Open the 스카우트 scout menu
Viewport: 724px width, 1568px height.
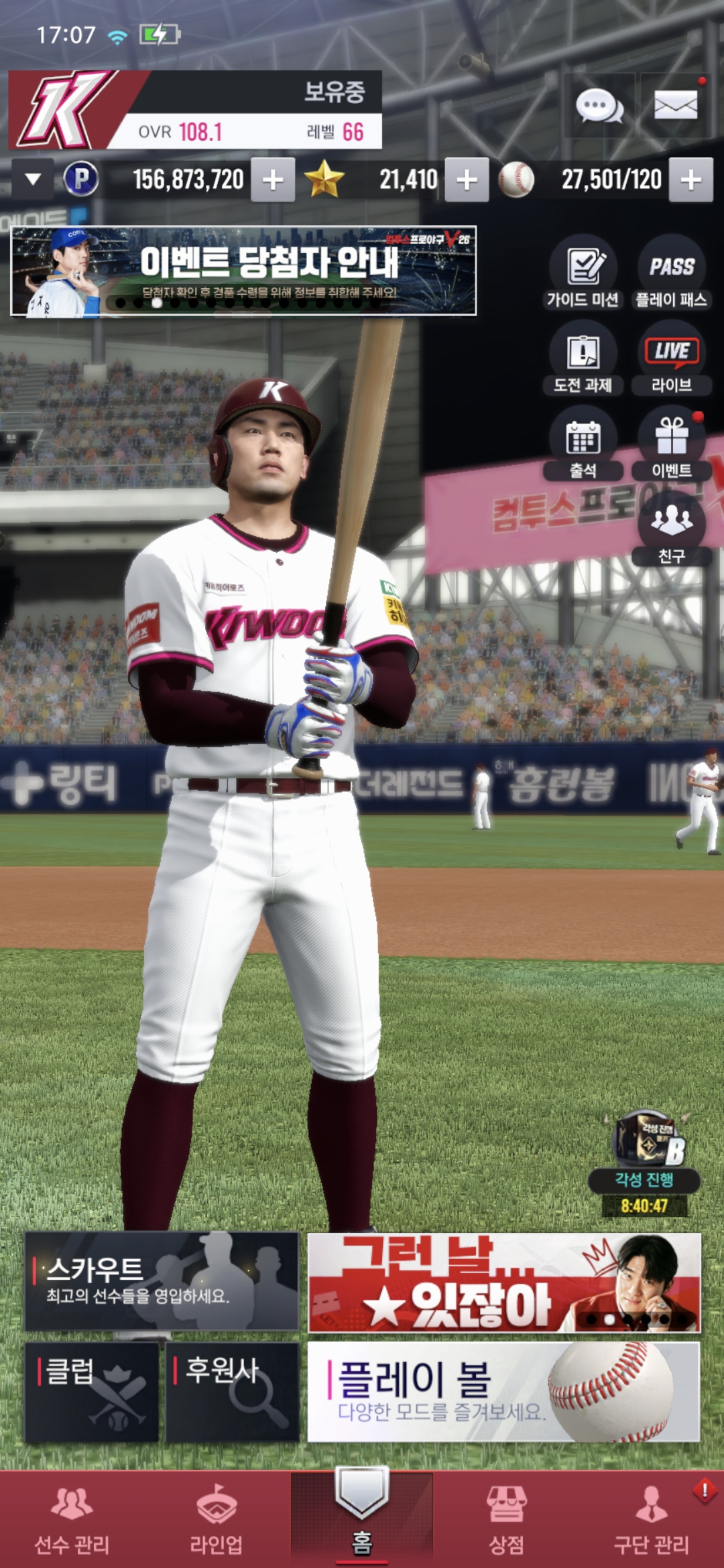coord(162,1281)
